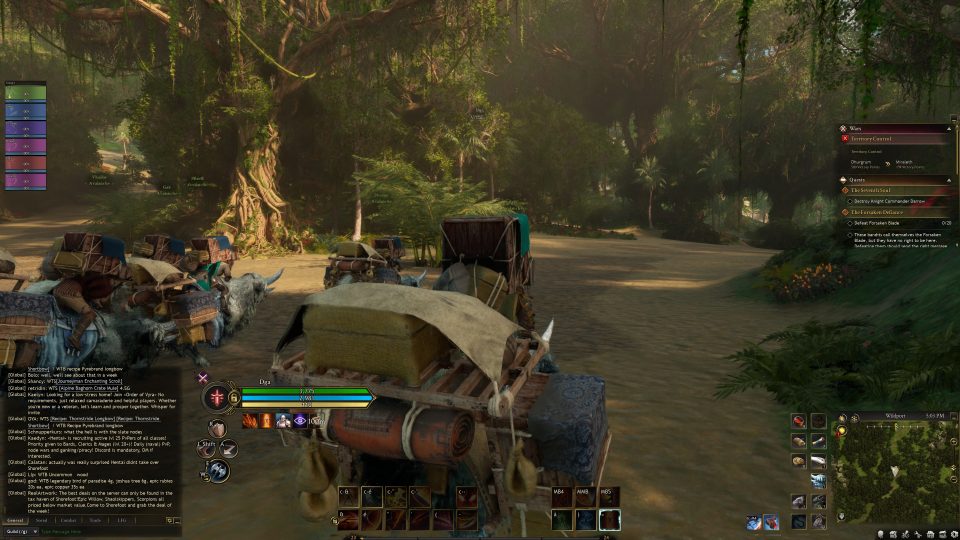Open the Guild chat channel dropdown

pyautogui.click(x=20, y=532)
